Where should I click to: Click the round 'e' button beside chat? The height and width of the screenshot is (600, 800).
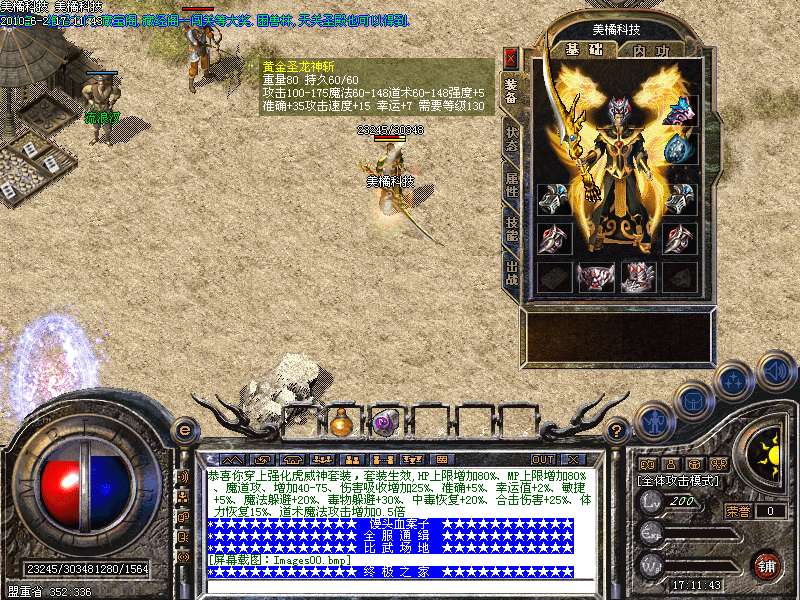click(184, 430)
